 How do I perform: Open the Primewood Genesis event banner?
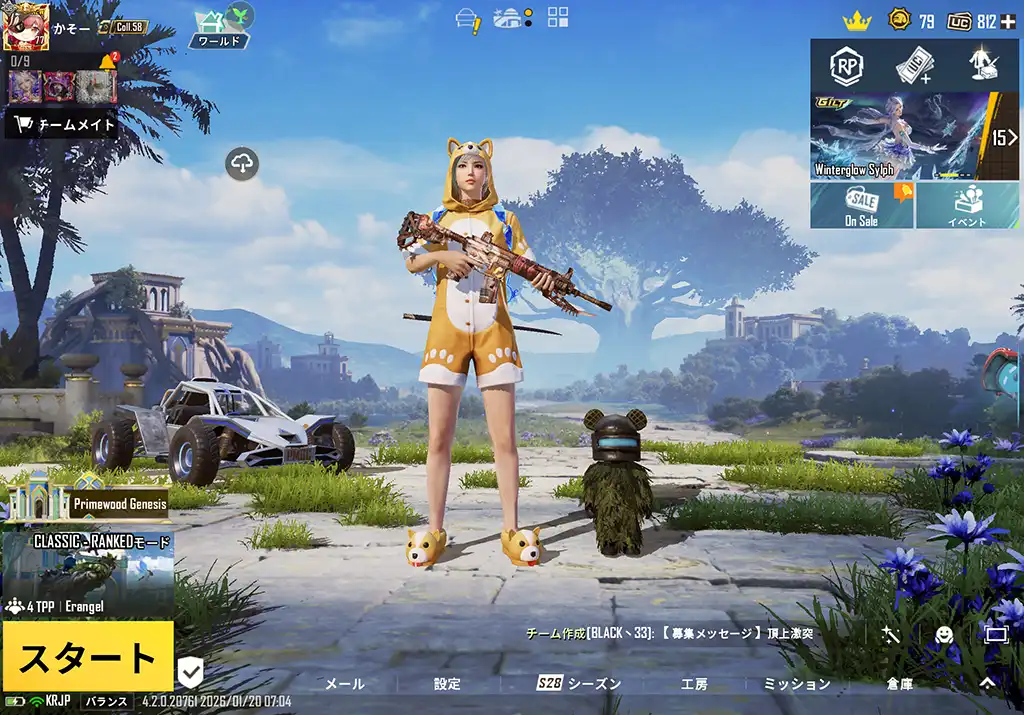(88, 499)
